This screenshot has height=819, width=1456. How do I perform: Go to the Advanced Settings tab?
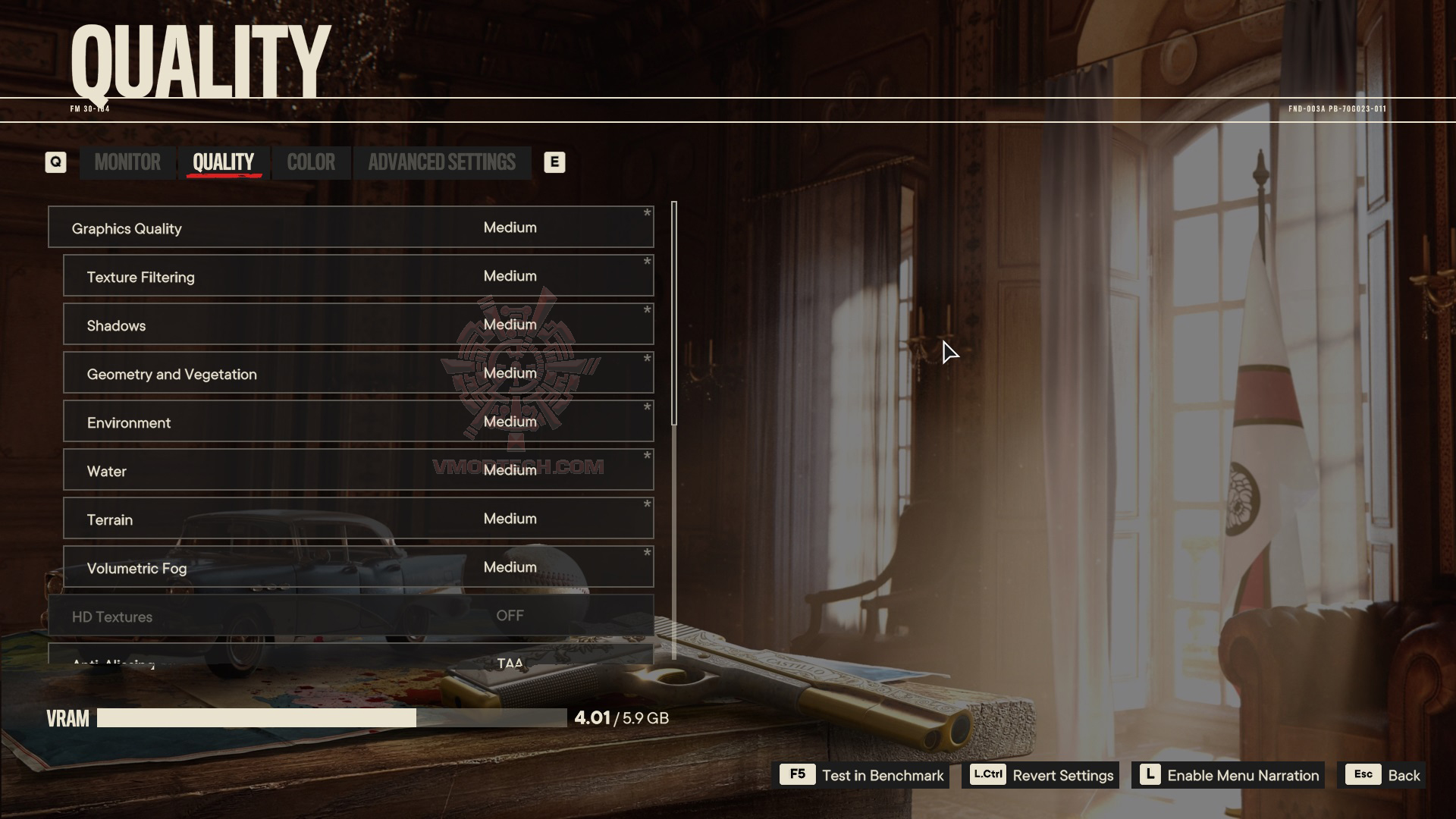(x=441, y=162)
